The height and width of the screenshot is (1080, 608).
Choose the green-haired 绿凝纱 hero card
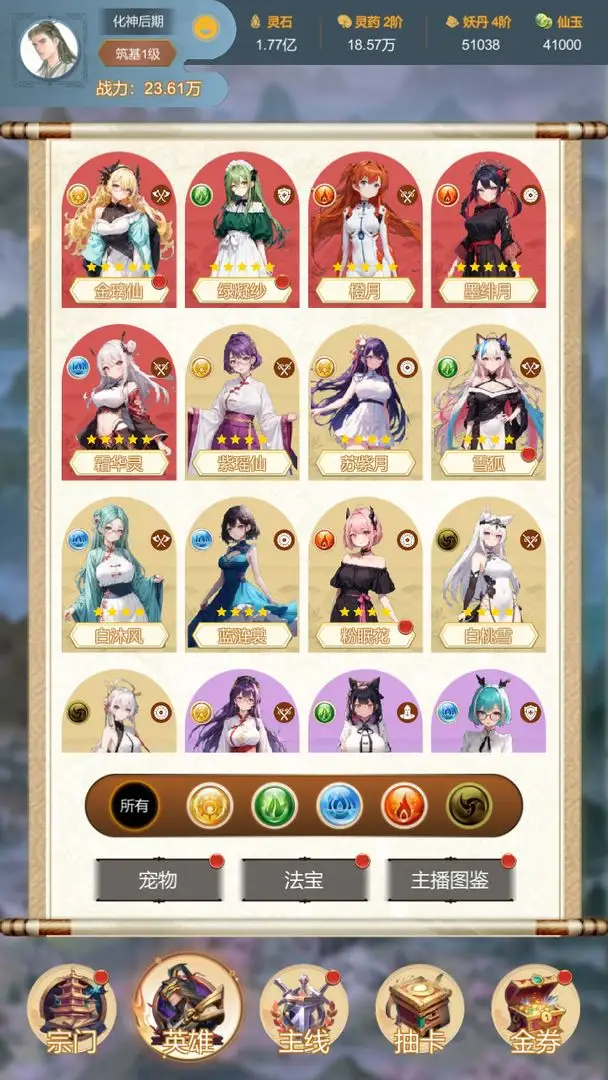pos(242,230)
